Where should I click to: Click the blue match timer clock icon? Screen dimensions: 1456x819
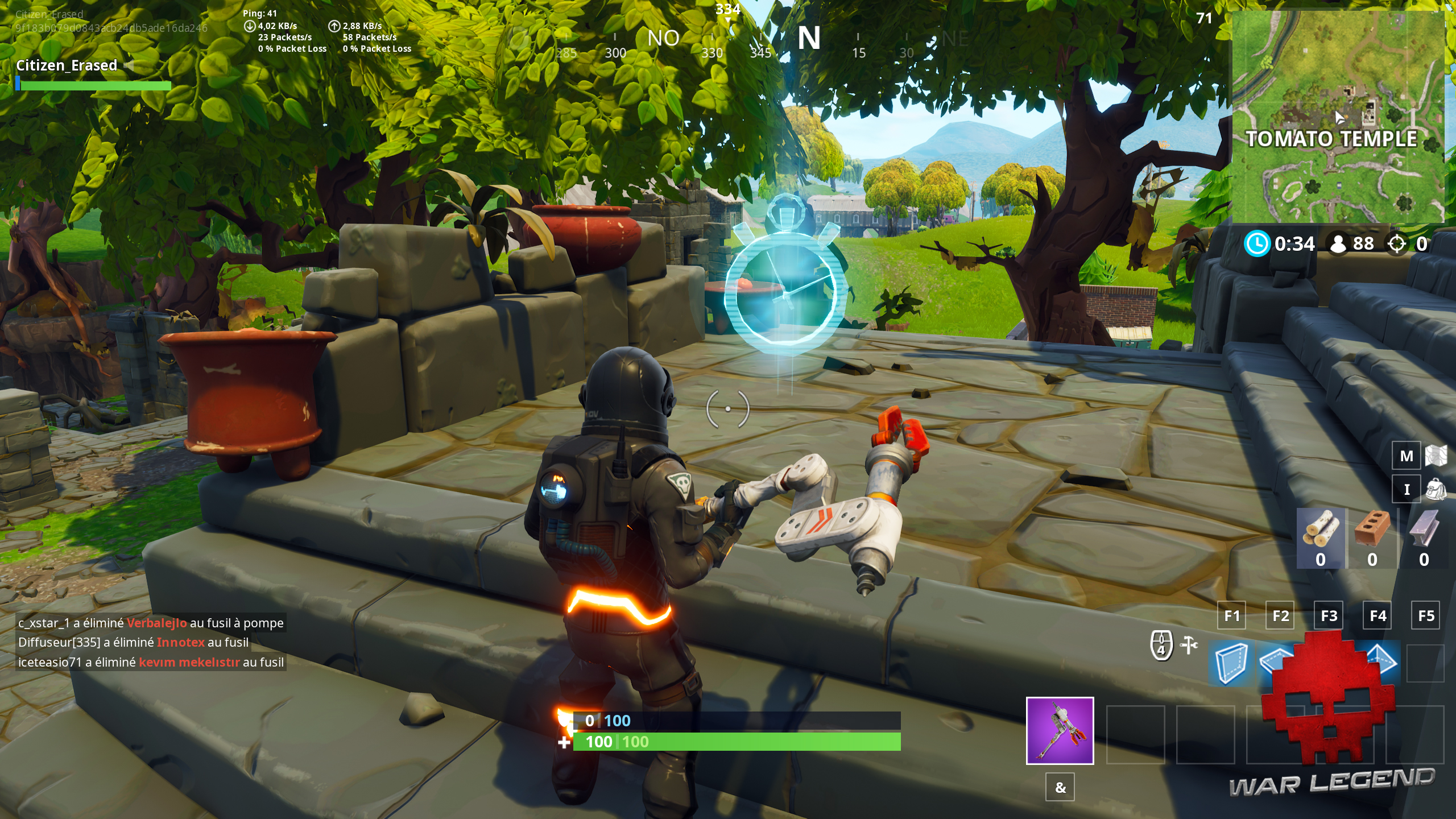[x=1257, y=243]
